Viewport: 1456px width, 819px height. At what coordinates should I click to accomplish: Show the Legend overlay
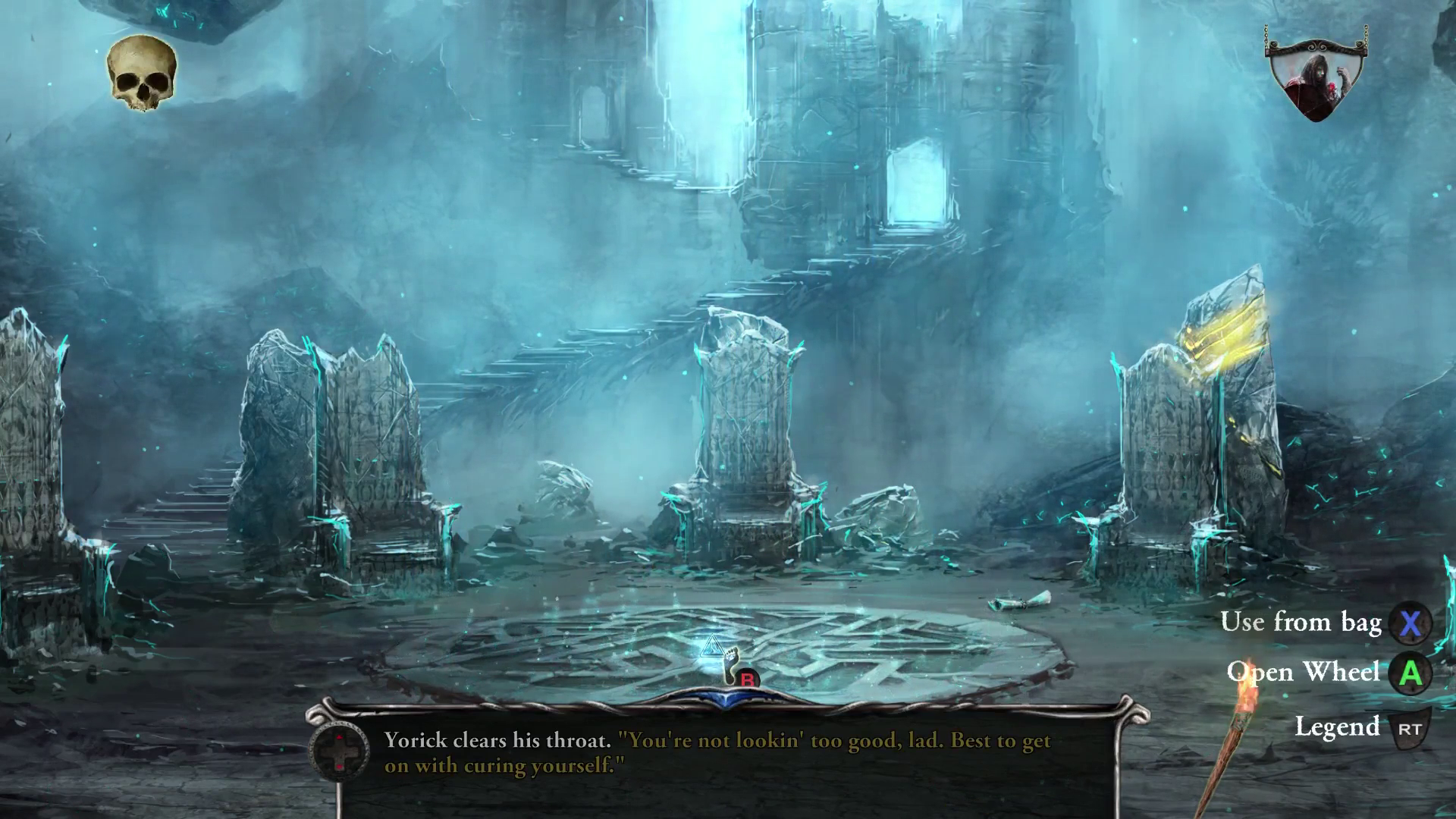[x=1340, y=726]
